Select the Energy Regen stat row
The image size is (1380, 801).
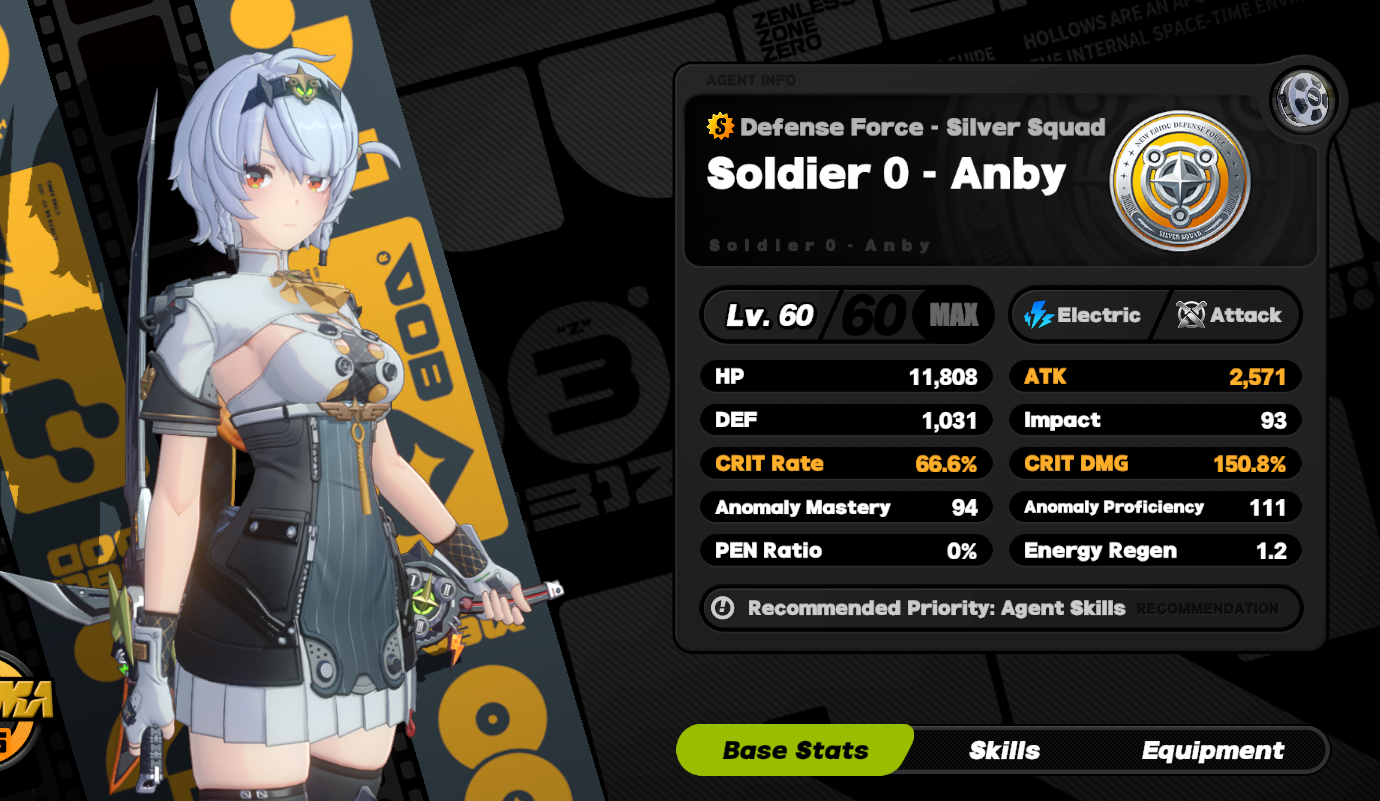(x=1155, y=550)
